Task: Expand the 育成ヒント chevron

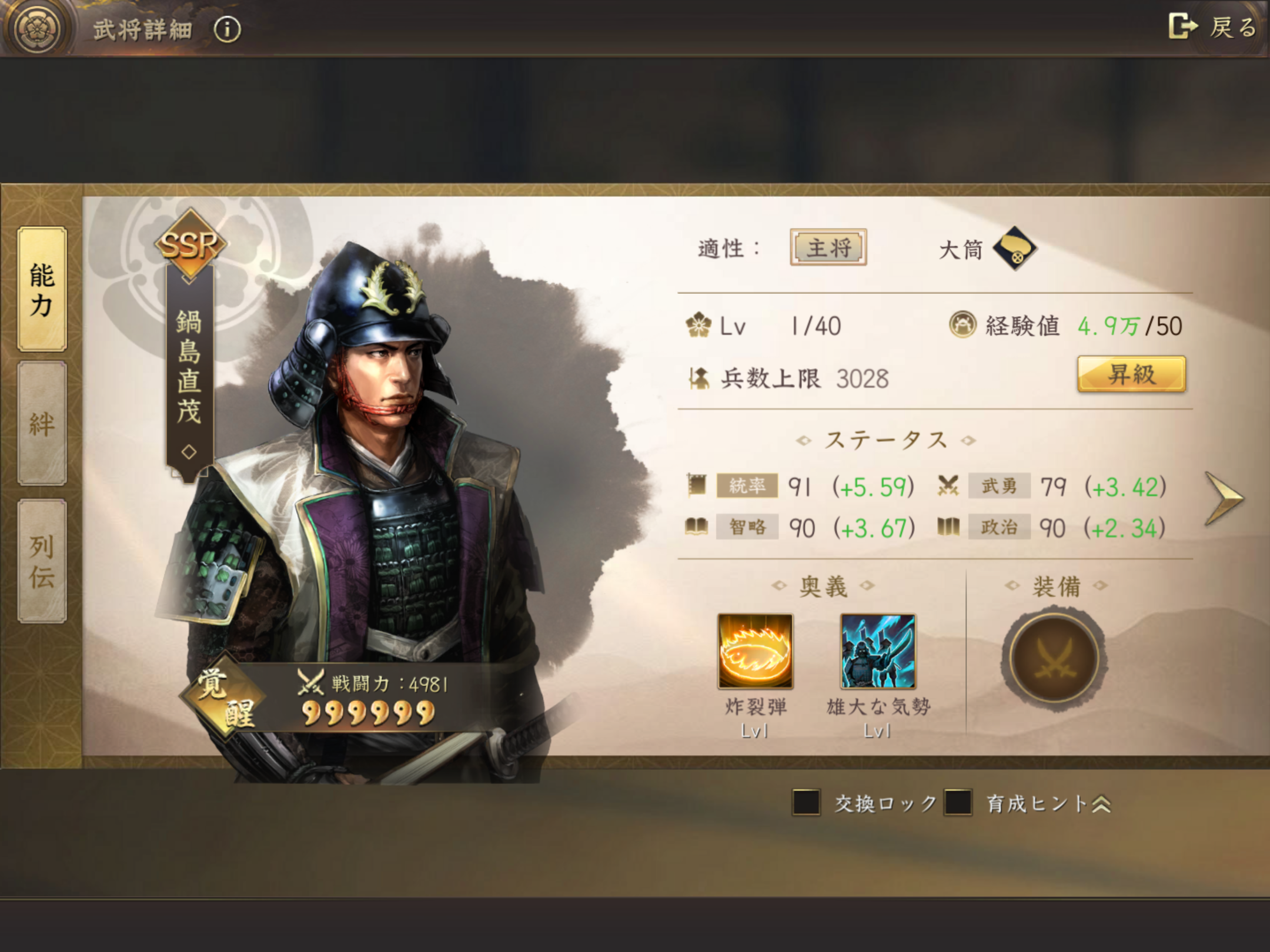Action: (x=1101, y=804)
